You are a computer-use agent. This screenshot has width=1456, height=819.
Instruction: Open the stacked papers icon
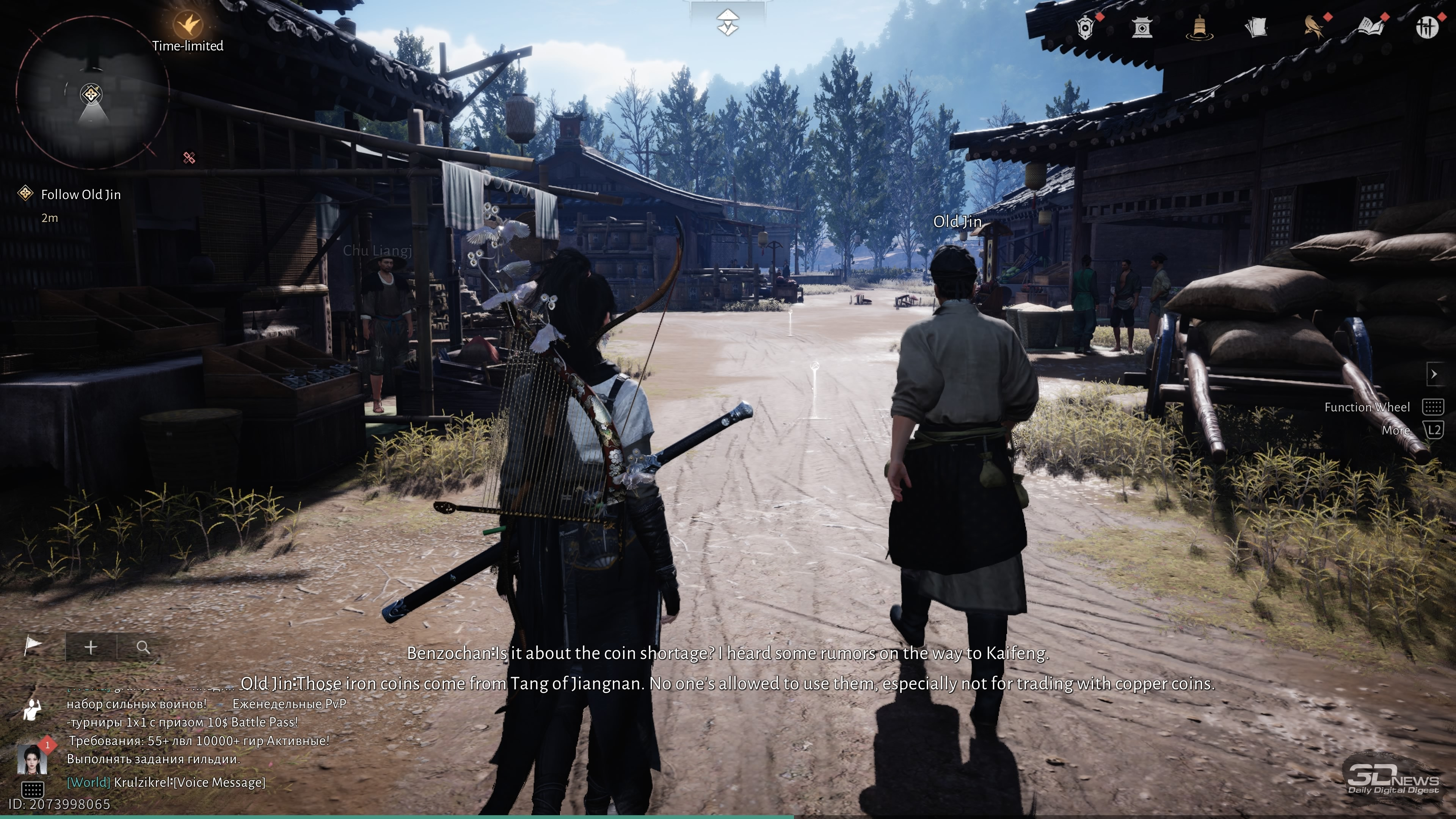1256,27
